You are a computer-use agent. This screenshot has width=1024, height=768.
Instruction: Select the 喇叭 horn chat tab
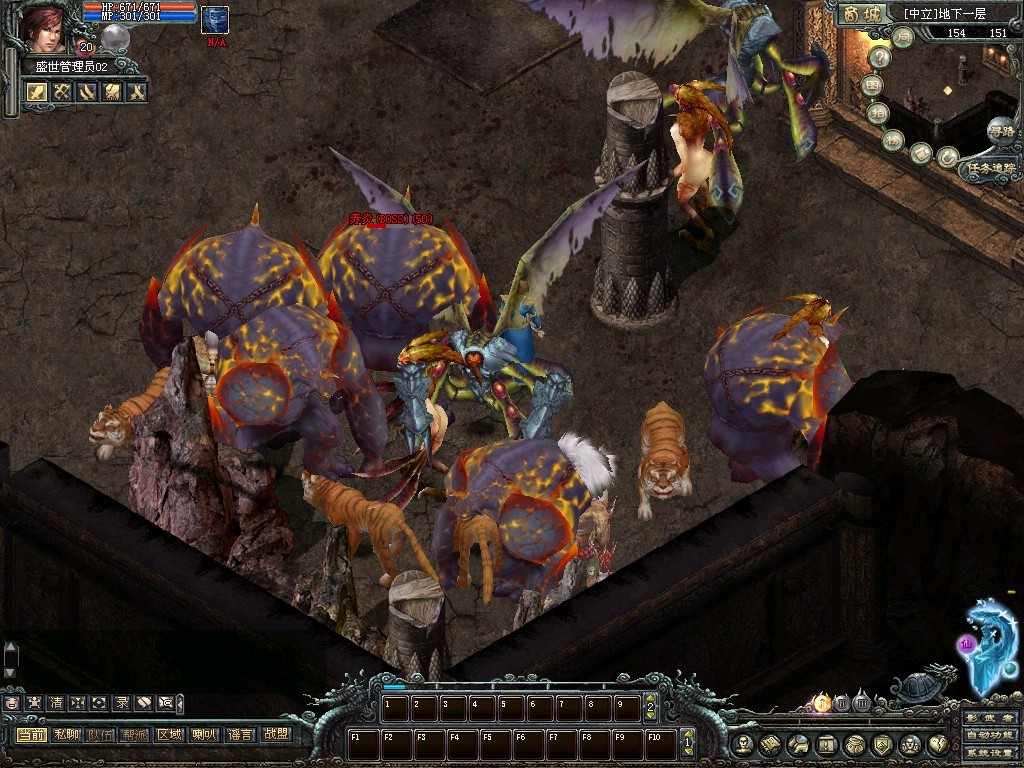(204, 735)
